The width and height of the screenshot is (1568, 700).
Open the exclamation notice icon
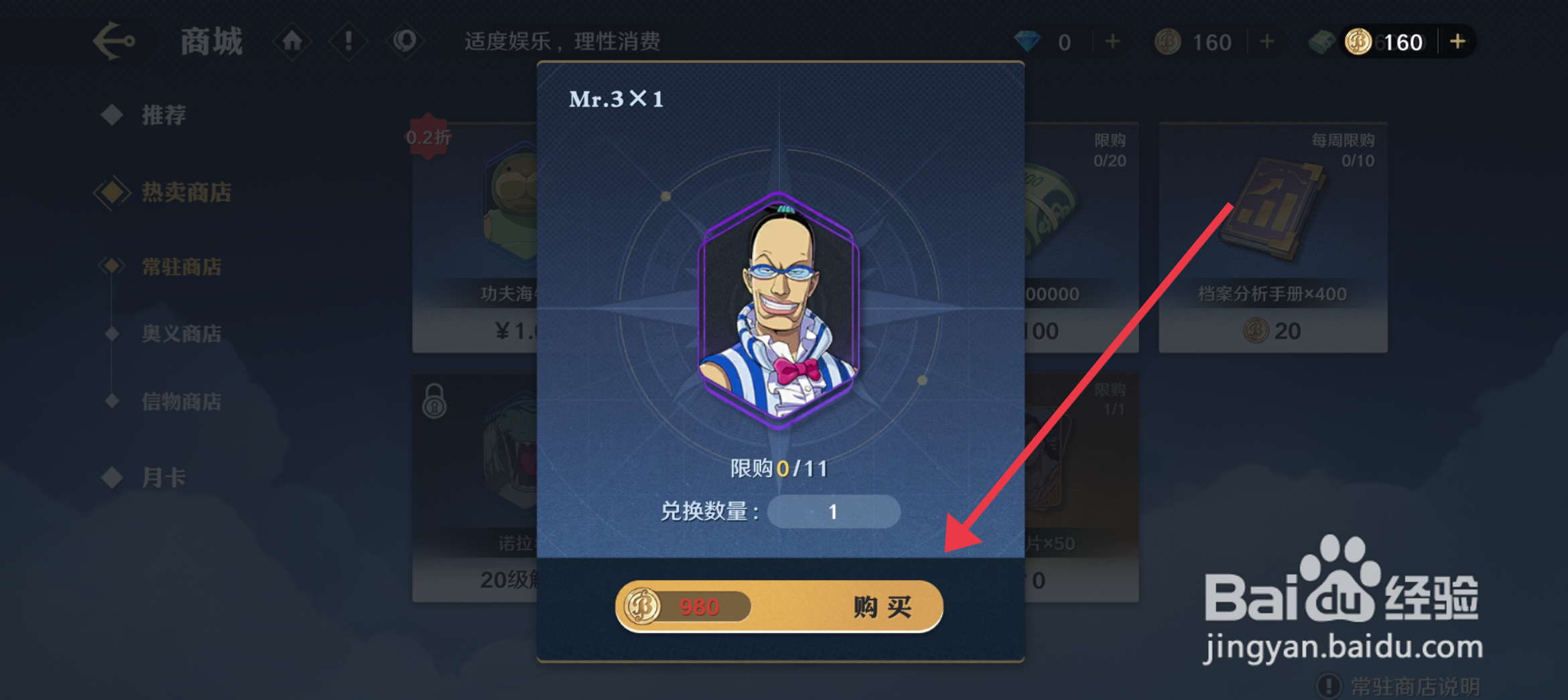pos(348,41)
